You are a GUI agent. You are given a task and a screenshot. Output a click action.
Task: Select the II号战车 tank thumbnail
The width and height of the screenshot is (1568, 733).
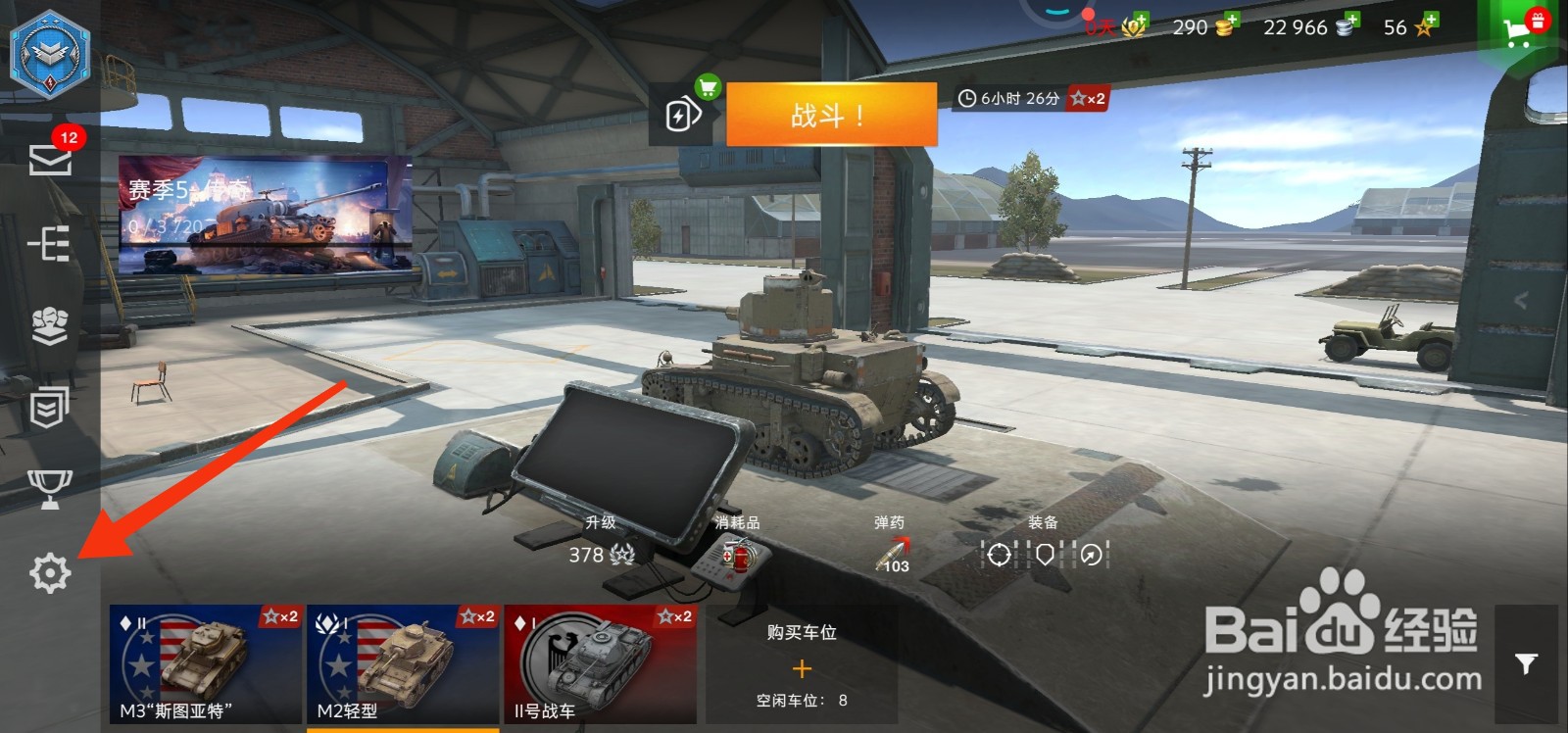click(x=601, y=663)
